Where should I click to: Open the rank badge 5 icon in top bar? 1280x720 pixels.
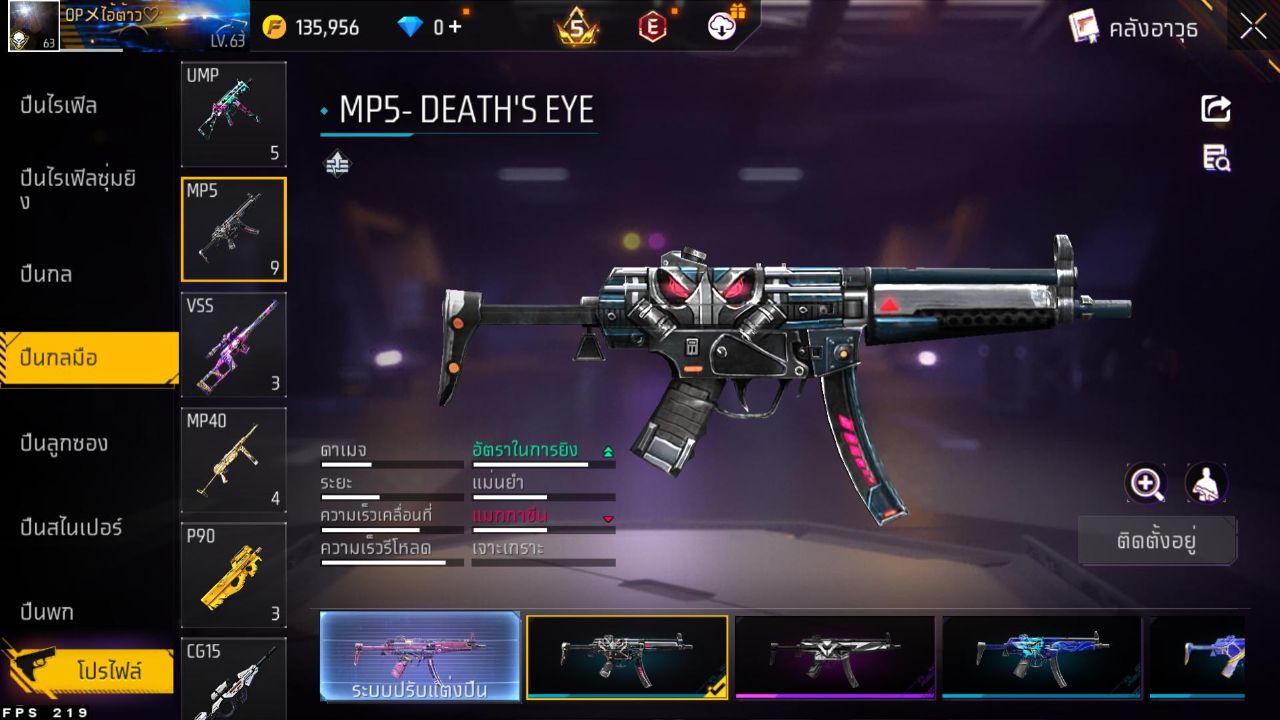[577, 27]
